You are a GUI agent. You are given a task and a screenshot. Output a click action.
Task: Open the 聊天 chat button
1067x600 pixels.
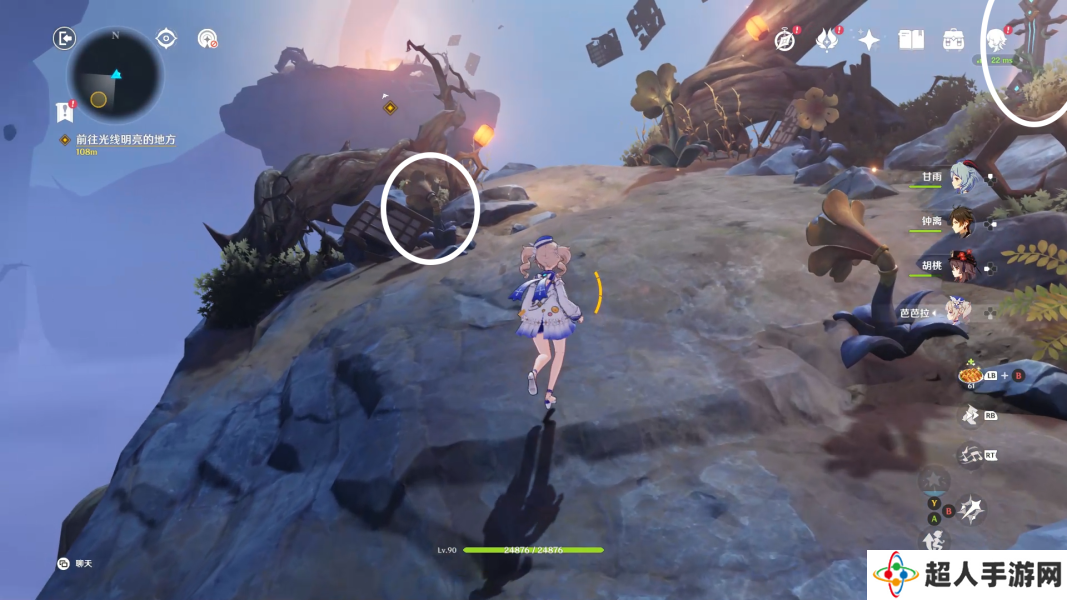77,563
